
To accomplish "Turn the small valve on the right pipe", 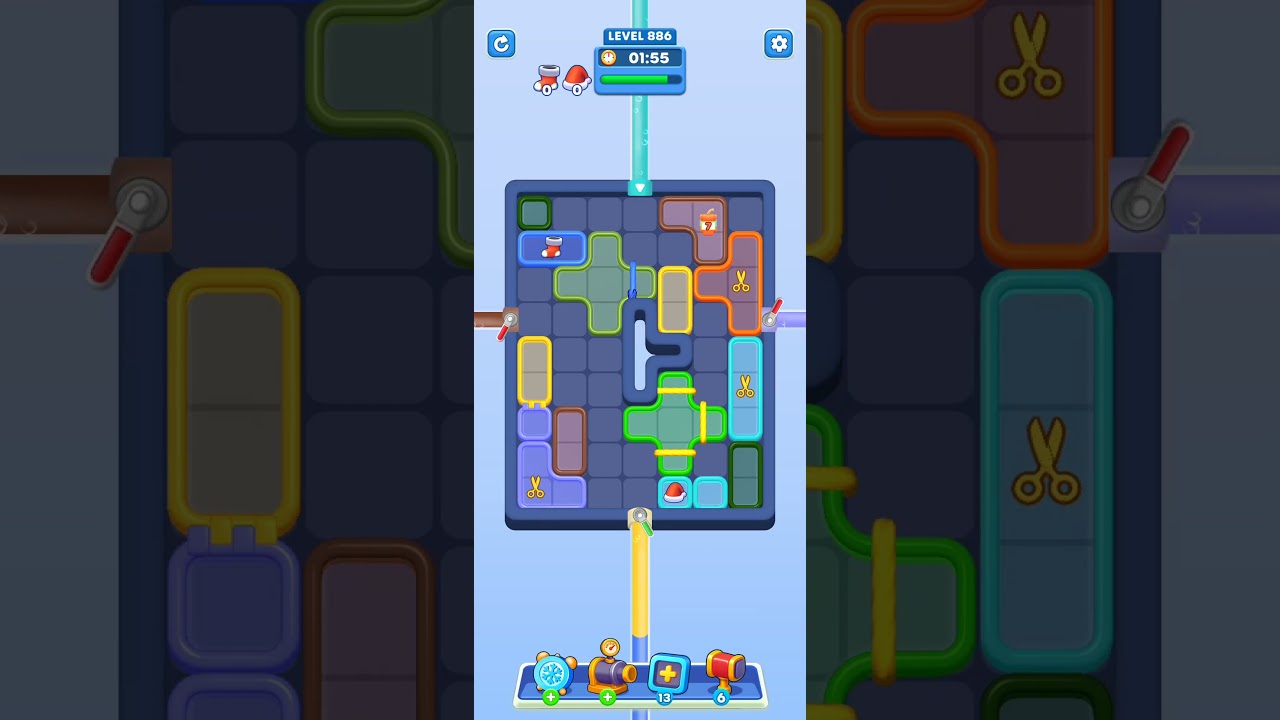I will point(771,318).
